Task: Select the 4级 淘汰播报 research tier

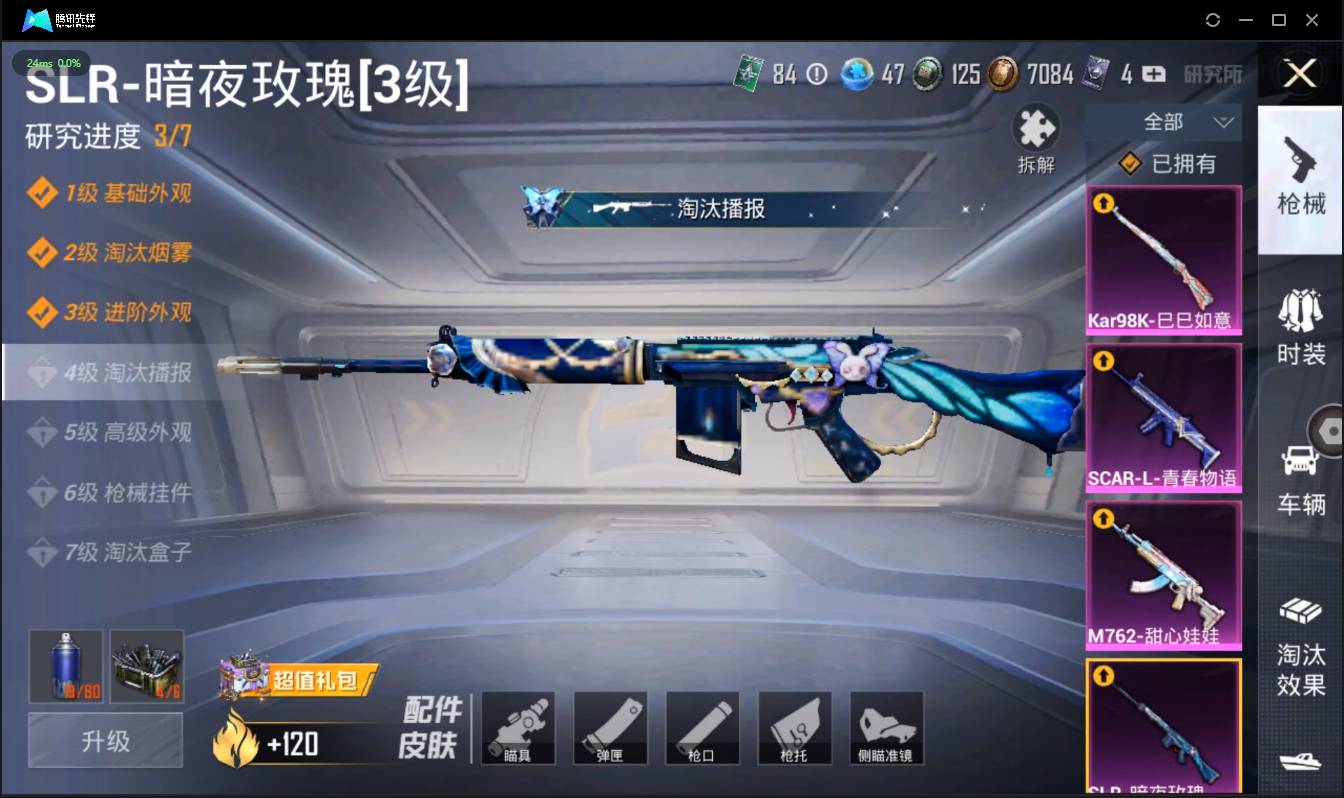Action: point(120,372)
